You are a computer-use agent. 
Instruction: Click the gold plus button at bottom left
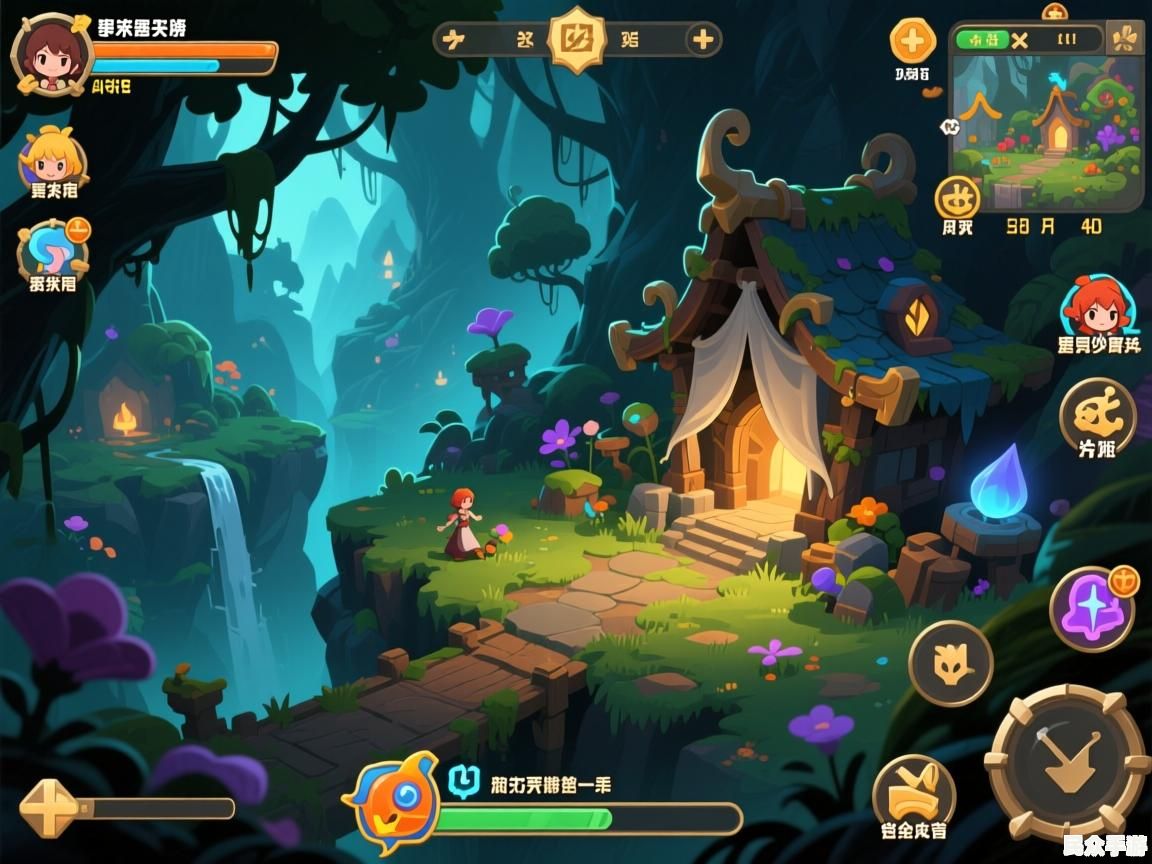tap(47, 808)
